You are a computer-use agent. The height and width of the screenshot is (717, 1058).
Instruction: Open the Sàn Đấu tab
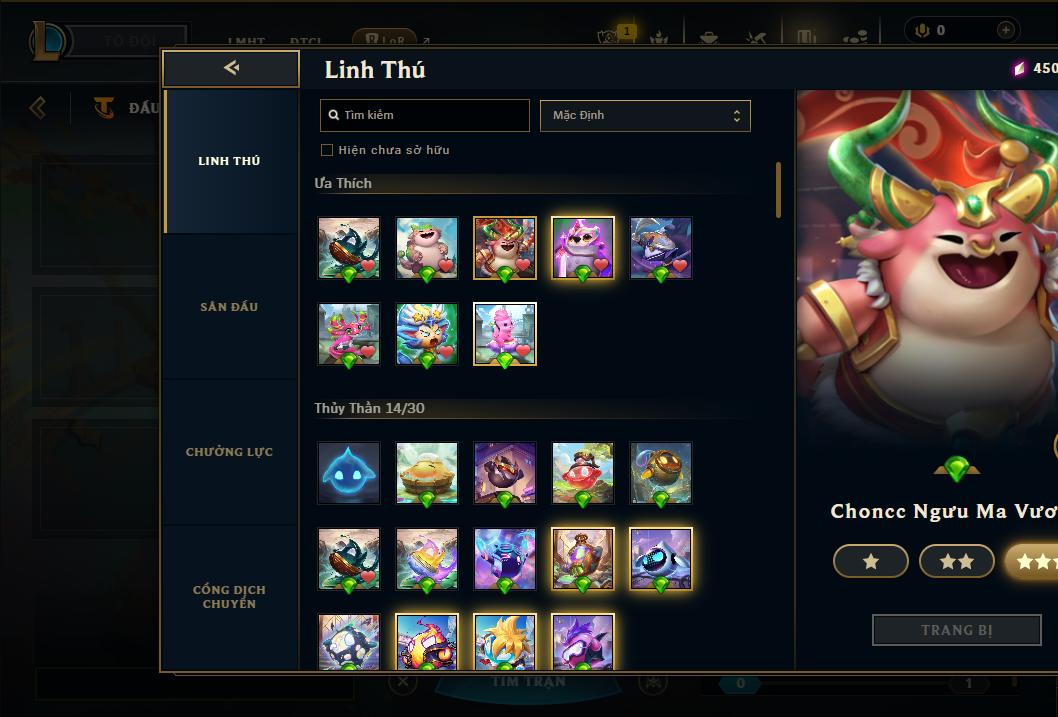[x=229, y=307]
